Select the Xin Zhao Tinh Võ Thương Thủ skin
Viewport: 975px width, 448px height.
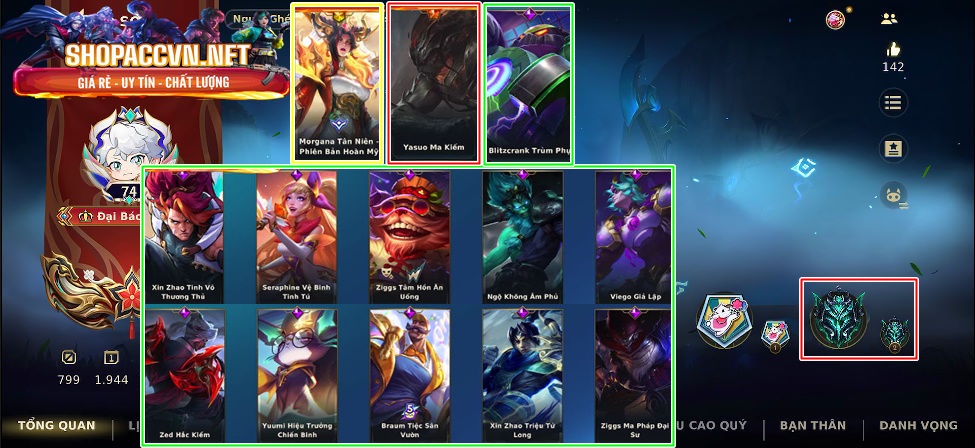point(183,237)
